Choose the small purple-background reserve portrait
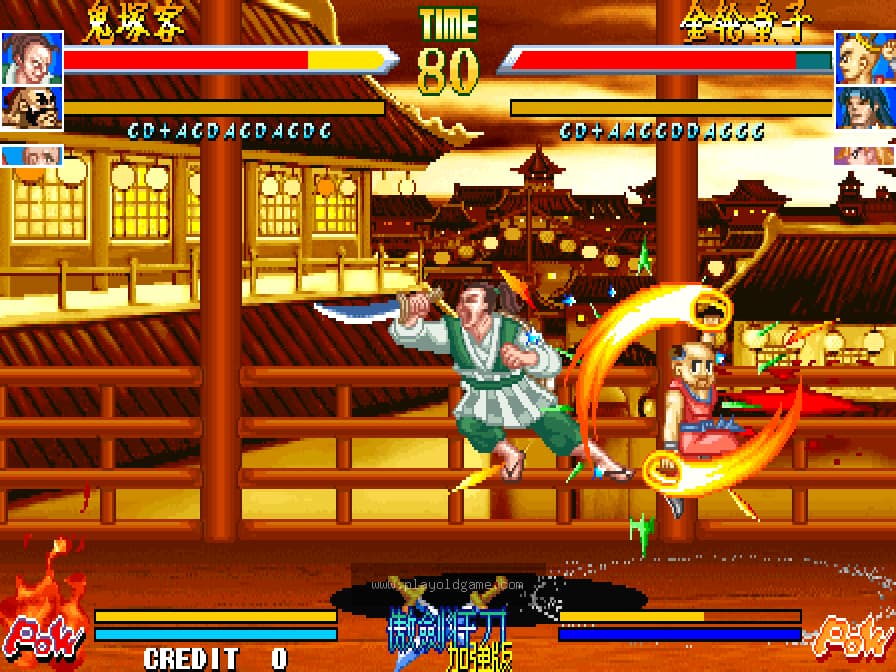The height and width of the screenshot is (672, 896). pos(864,155)
